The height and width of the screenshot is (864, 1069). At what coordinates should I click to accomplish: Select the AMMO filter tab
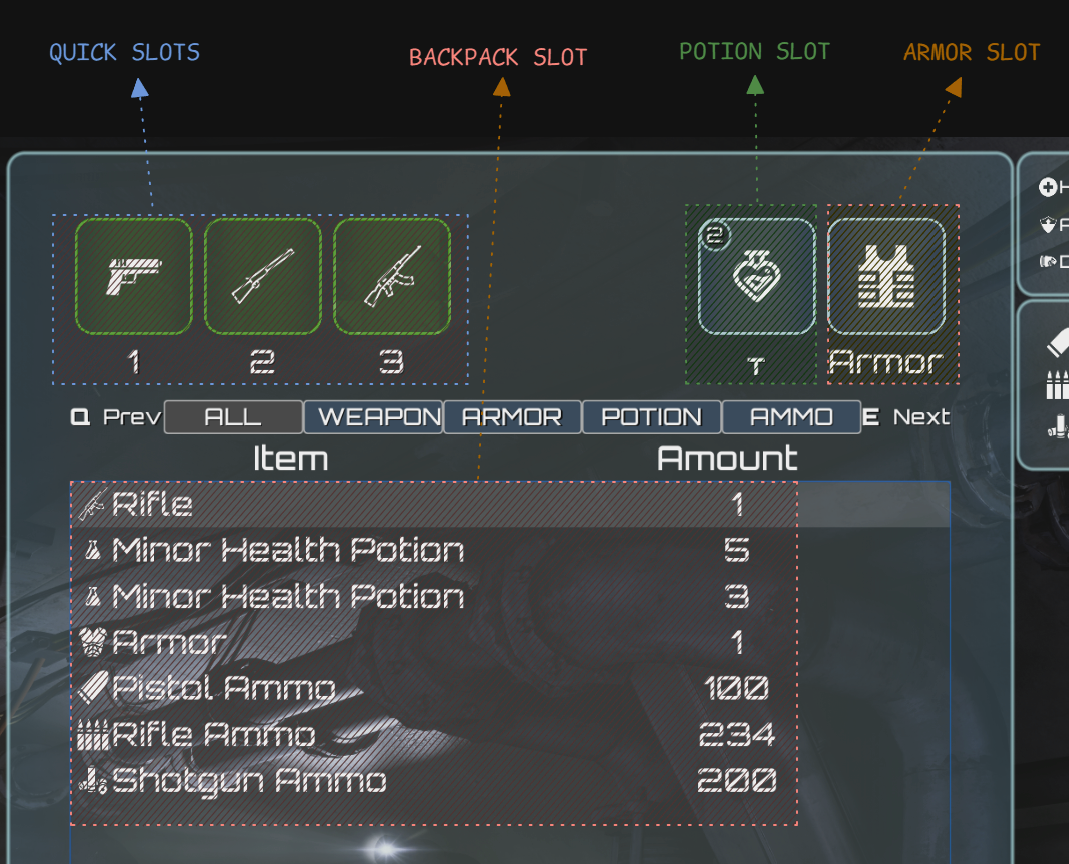pos(791,417)
